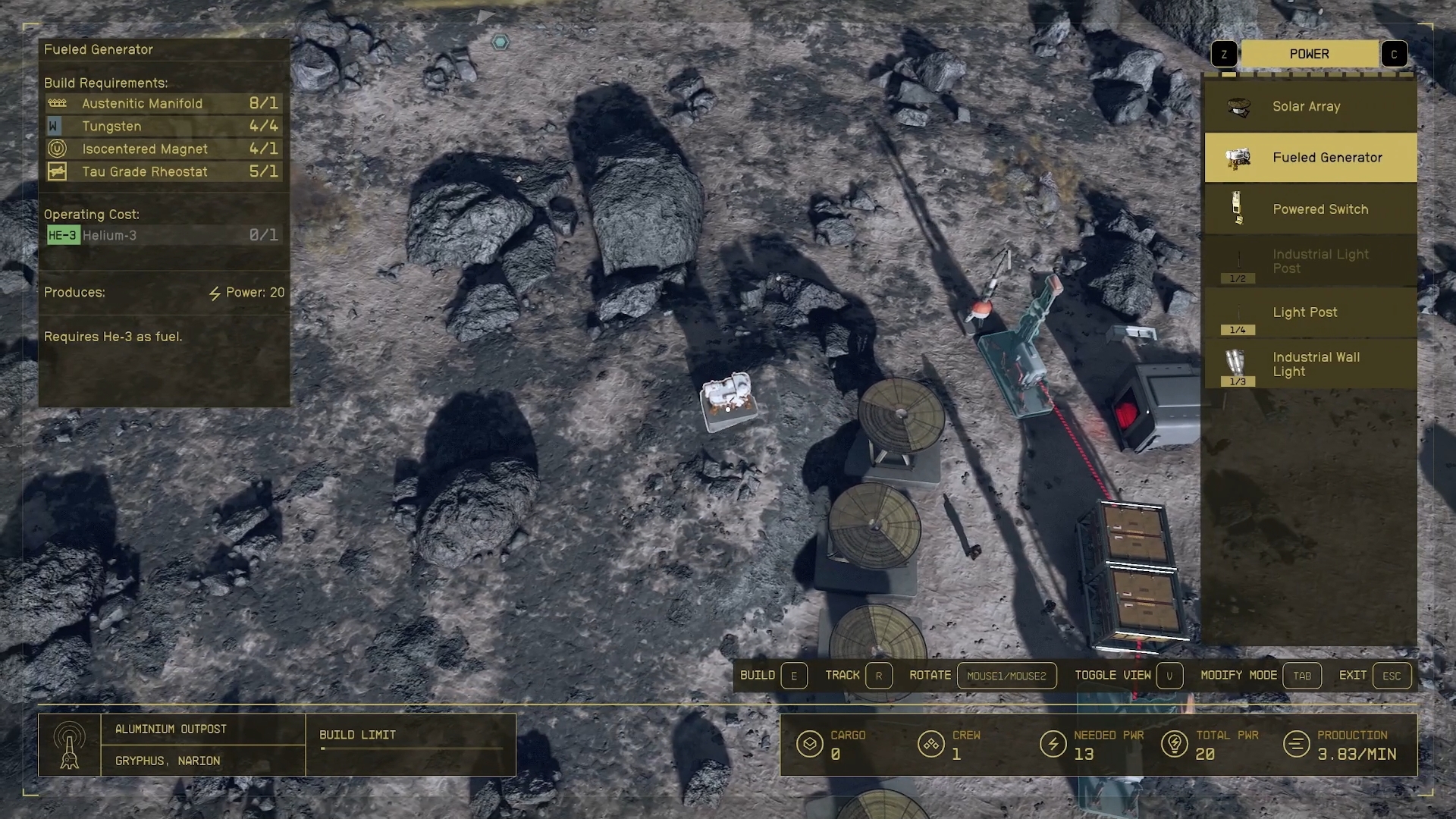Pick Industrial Light Post in build list
The height and width of the screenshot is (819, 1456).
[1310, 262]
